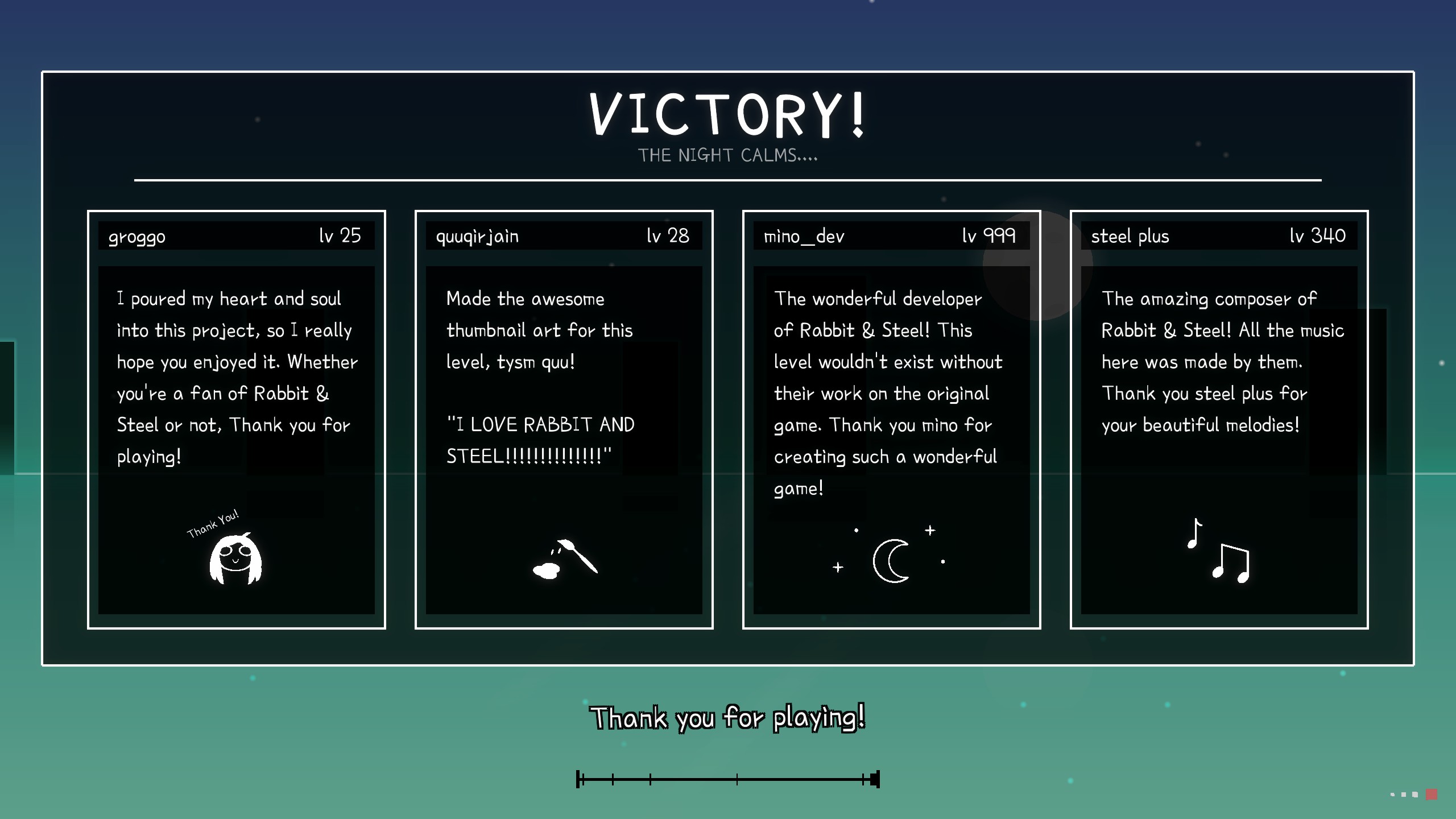Open mino_dev's level 999 developer card

pos(891,419)
